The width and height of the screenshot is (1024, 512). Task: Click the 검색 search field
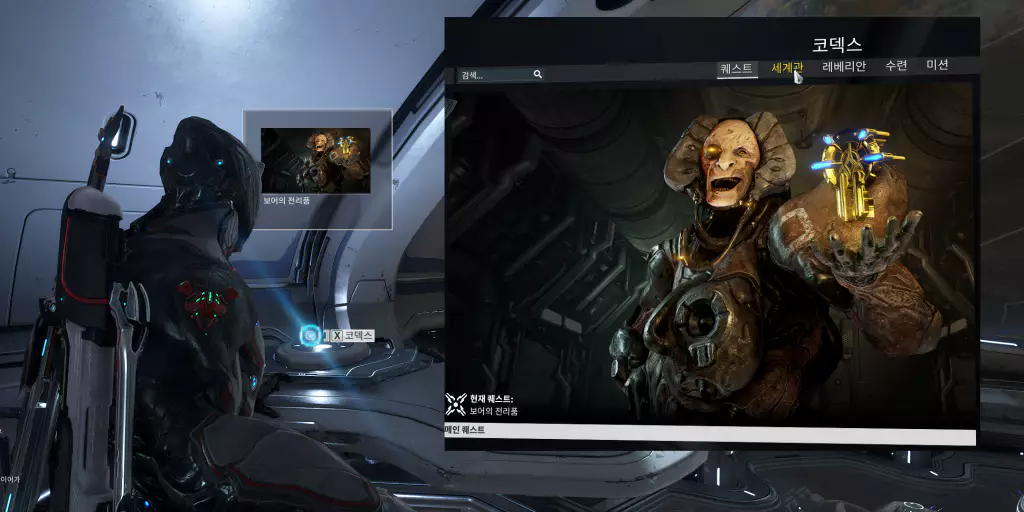494,75
